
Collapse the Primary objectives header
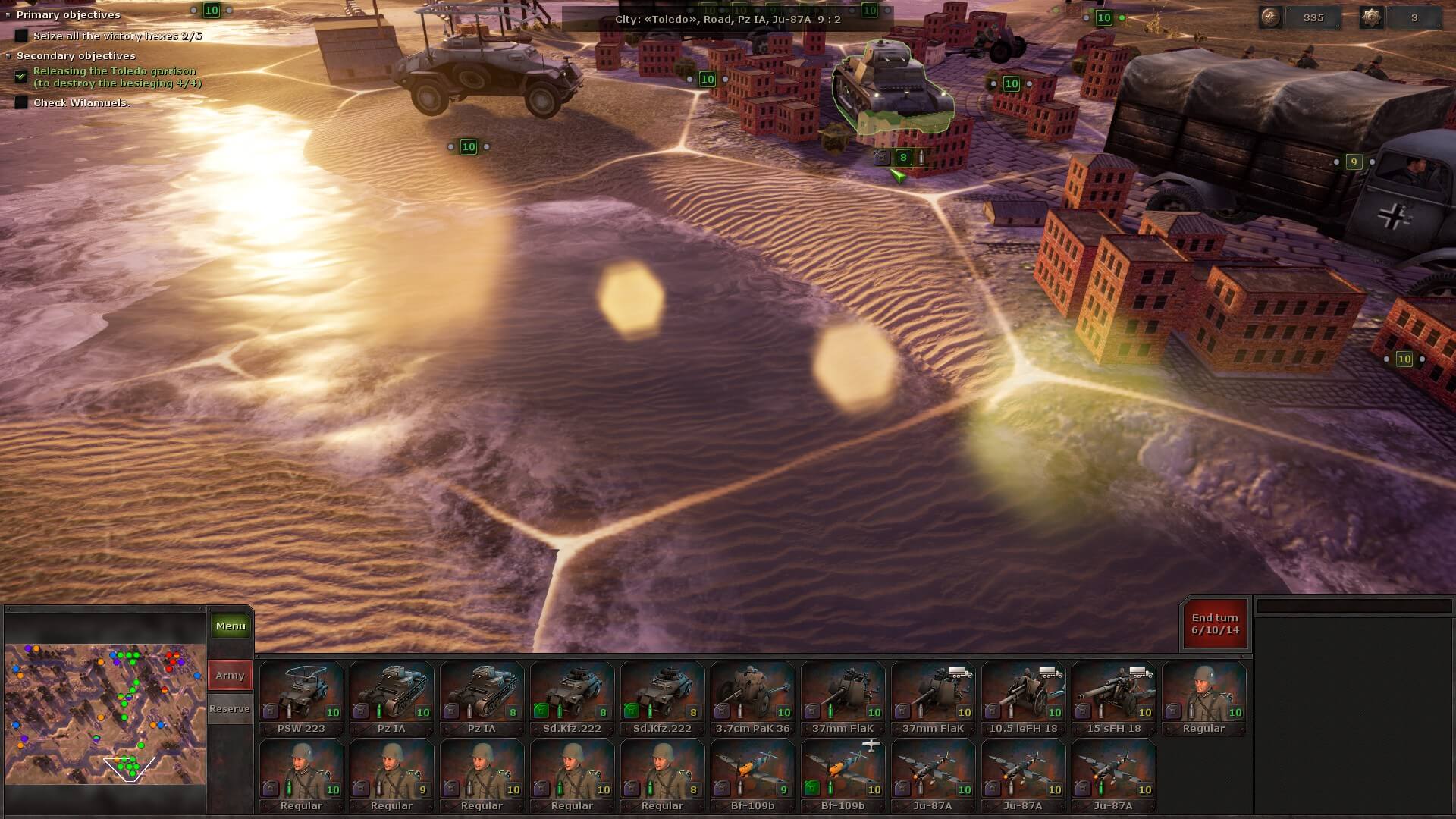(68, 14)
